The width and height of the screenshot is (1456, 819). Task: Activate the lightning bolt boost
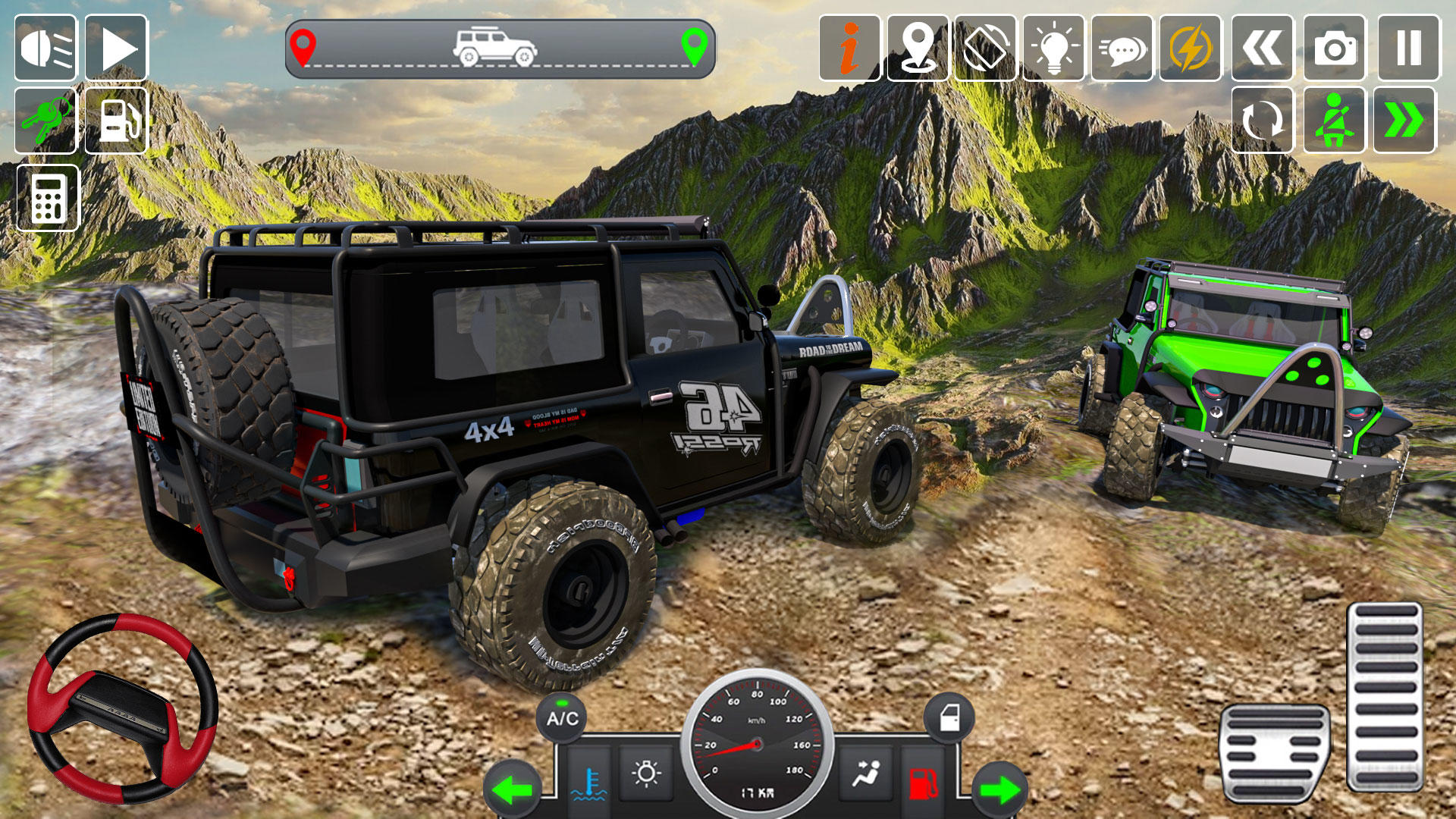pos(1190,49)
